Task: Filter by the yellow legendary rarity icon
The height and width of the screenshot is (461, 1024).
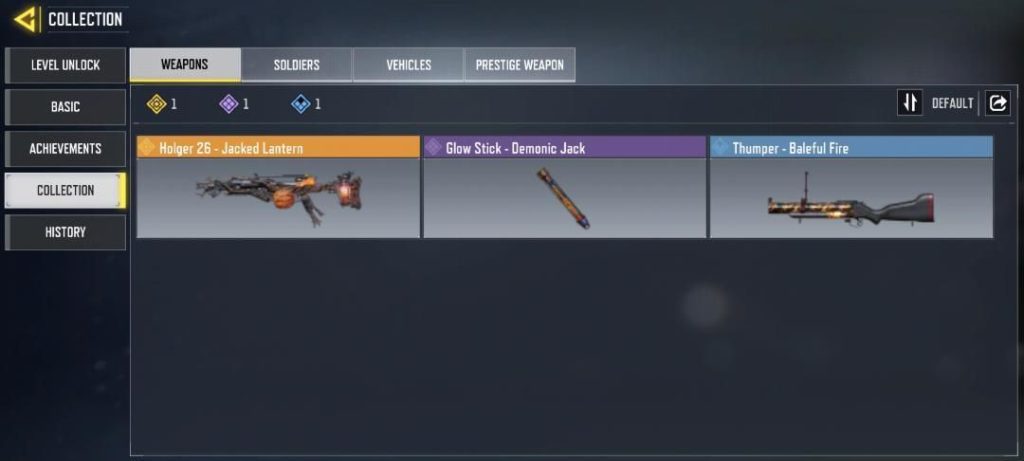Action: click(x=156, y=103)
